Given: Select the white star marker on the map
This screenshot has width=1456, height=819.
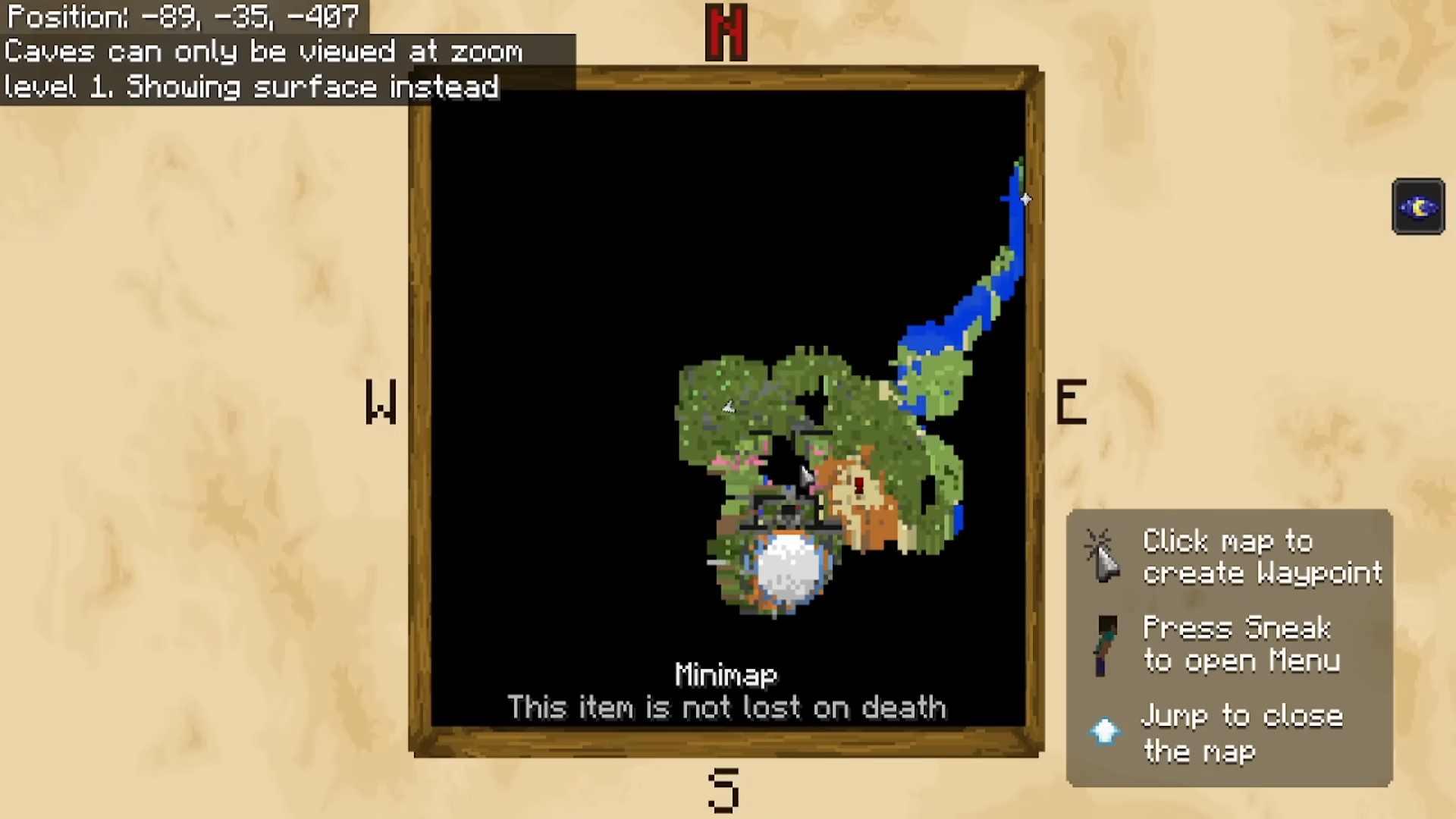Looking at the screenshot, I should 1025,199.
